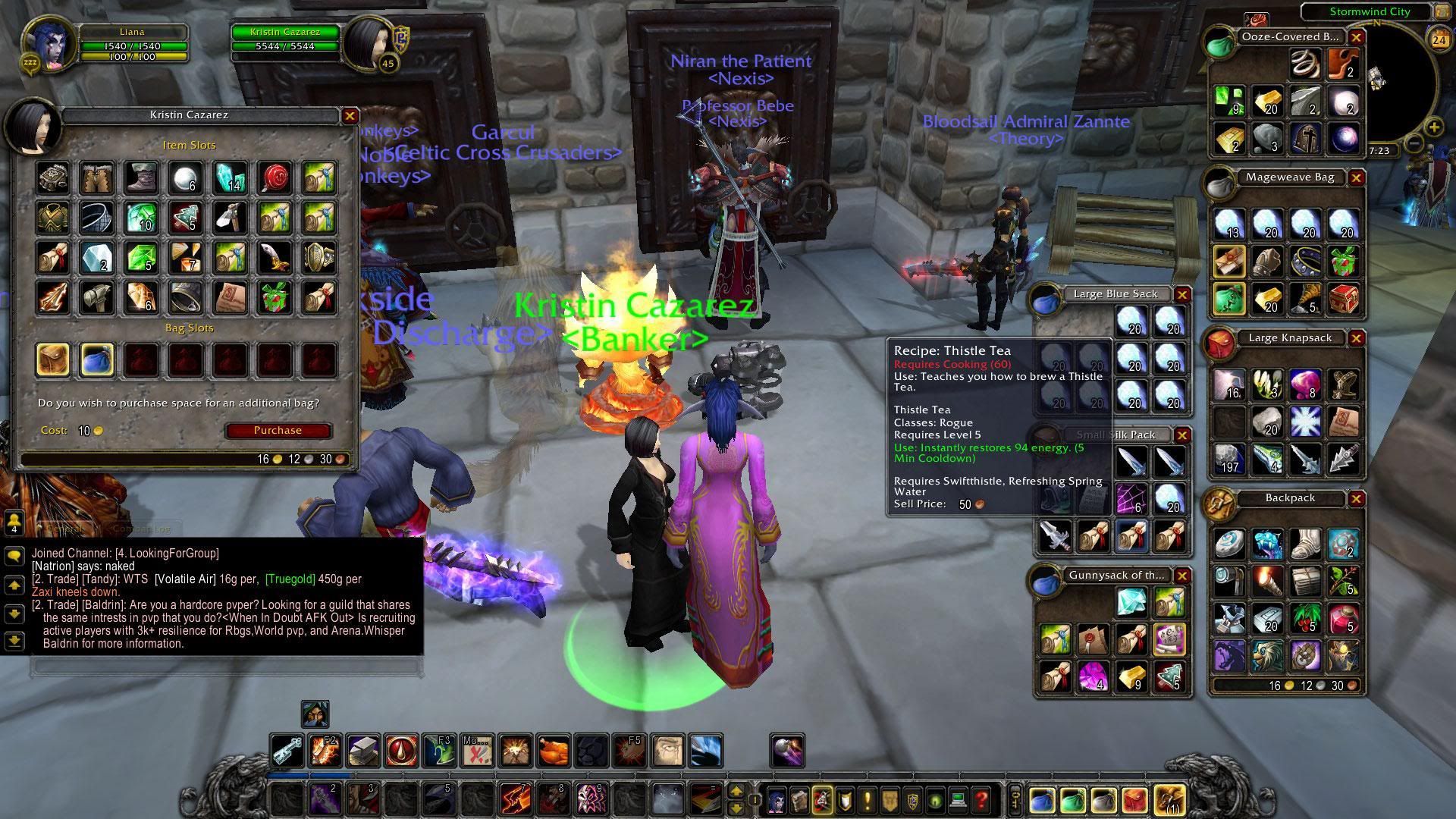The width and height of the screenshot is (1456, 819).
Task: Open the chat speech bubble menu
Action: tap(14, 556)
